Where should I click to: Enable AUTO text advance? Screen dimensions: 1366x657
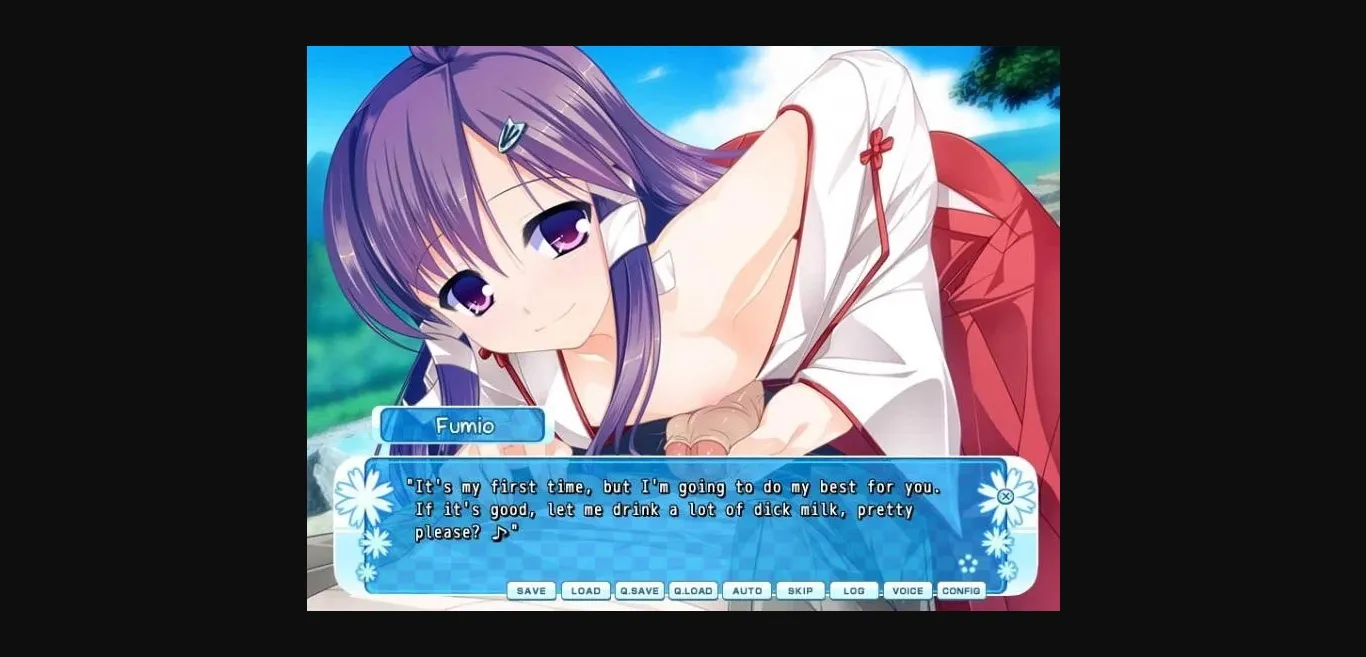[x=747, y=591]
